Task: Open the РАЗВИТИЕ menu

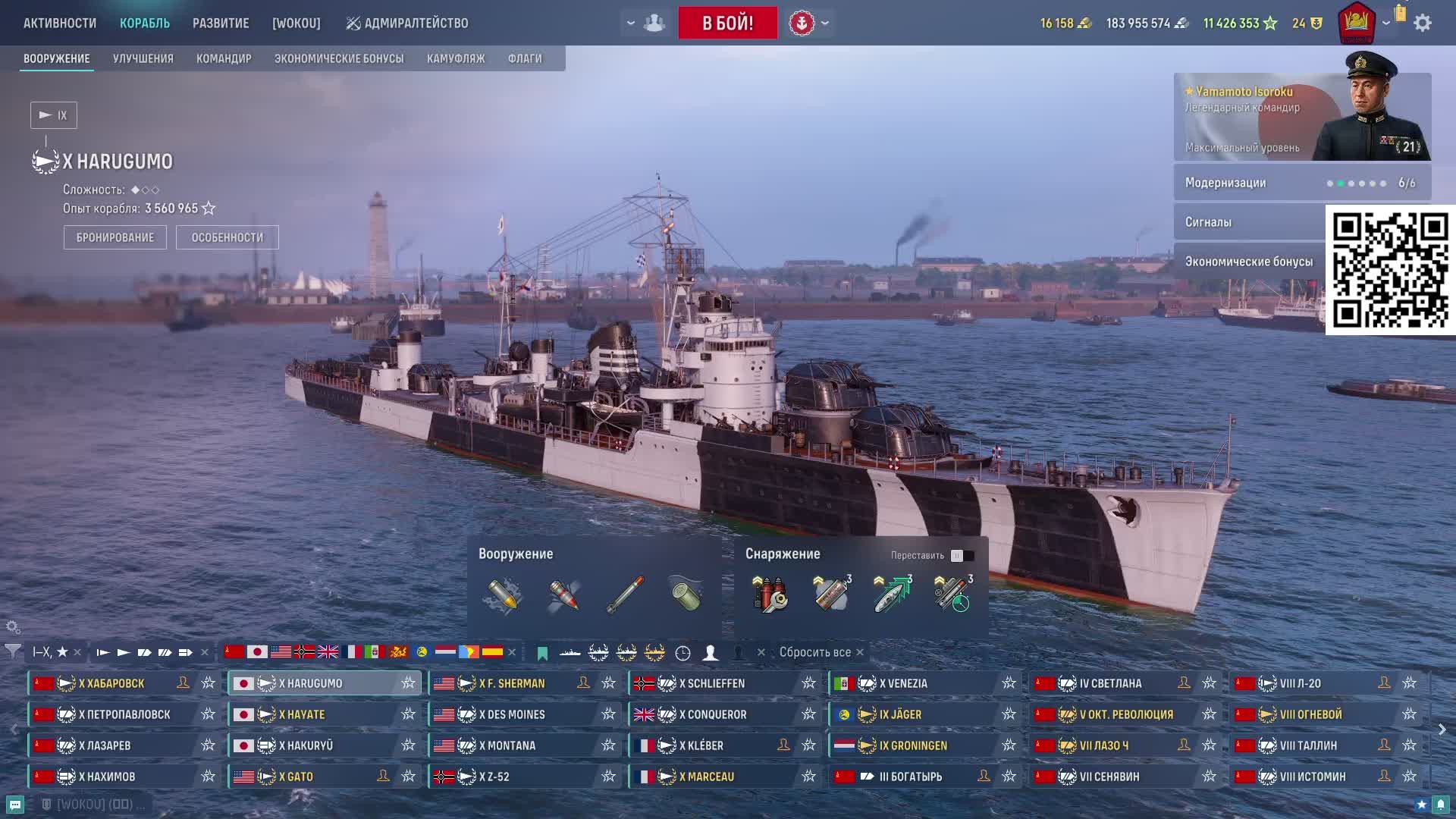Action: click(221, 24)
